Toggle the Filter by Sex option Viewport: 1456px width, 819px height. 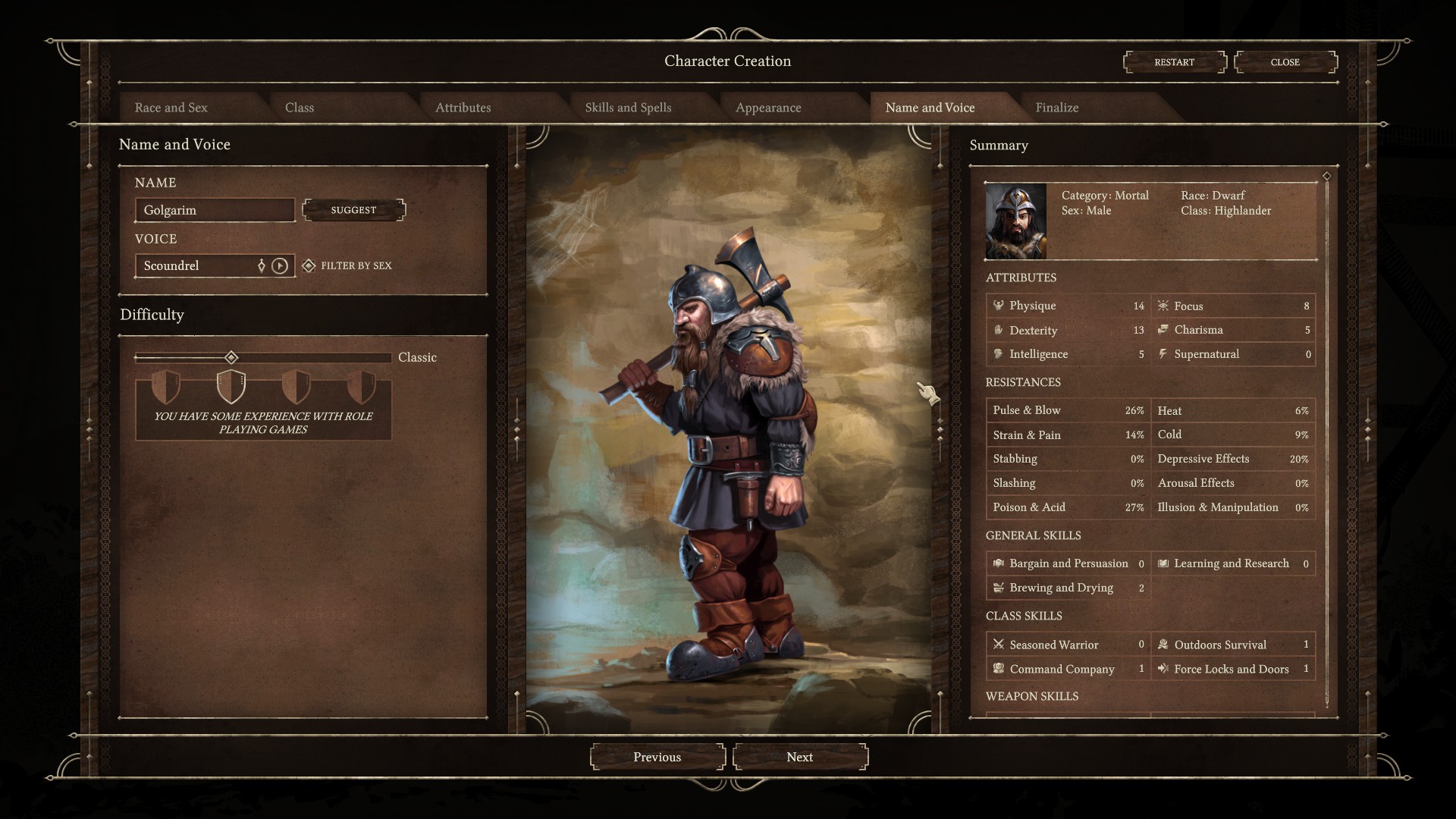tap(309, 265)
